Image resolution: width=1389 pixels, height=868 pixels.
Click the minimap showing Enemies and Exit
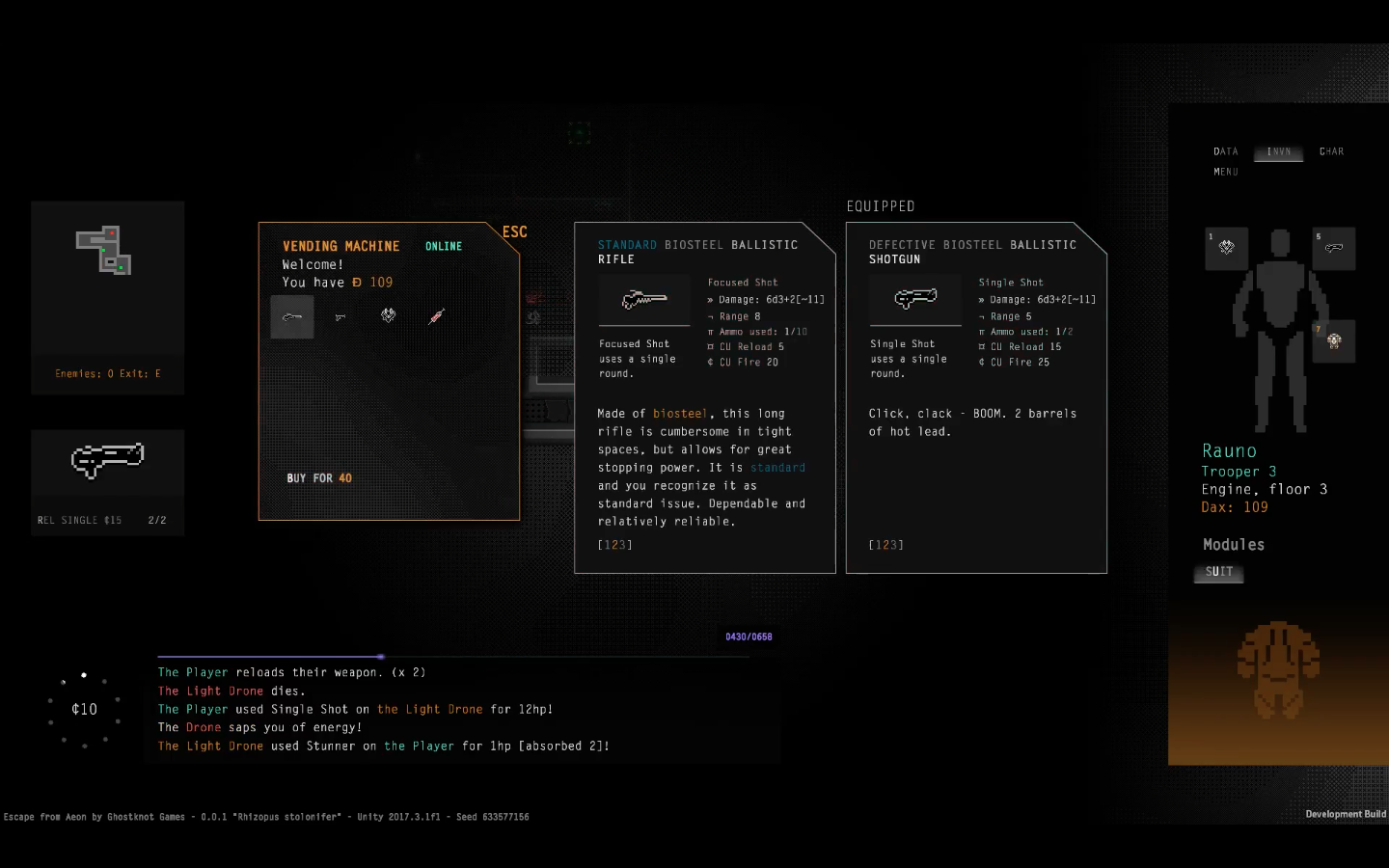pyautogui.click(x=107, y=280)
